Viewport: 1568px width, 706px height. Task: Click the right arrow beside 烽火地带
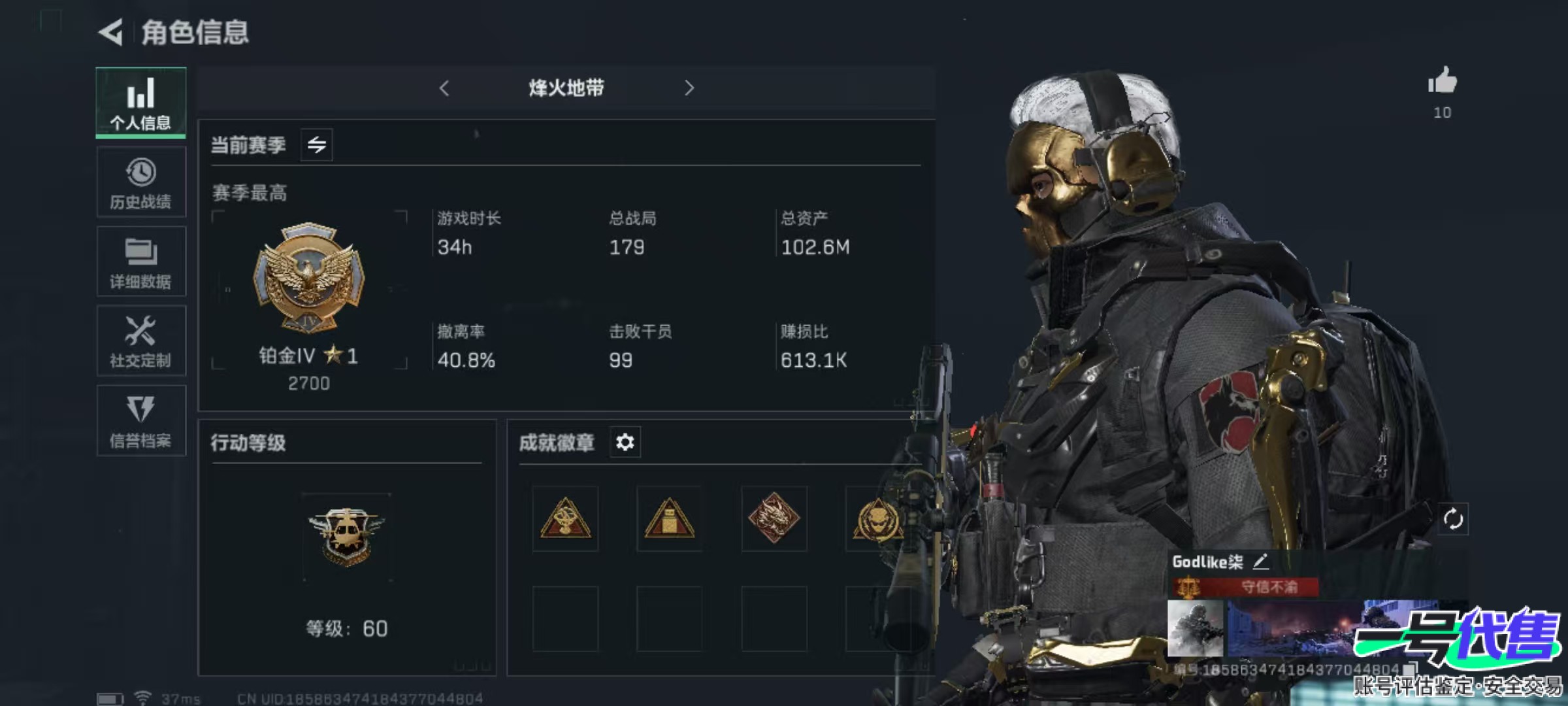[x=689, y=88]
